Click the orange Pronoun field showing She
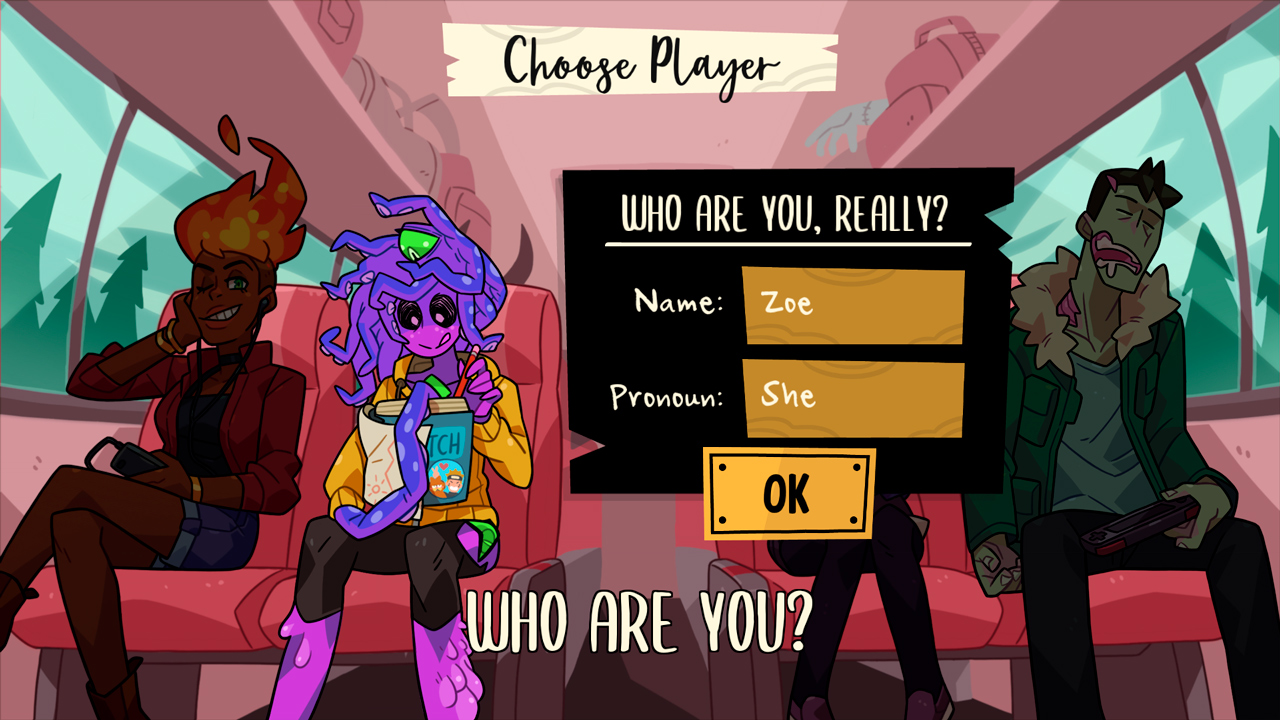Image resolution: width=1280 pixels, height=720 pixels. coord(855,396)
